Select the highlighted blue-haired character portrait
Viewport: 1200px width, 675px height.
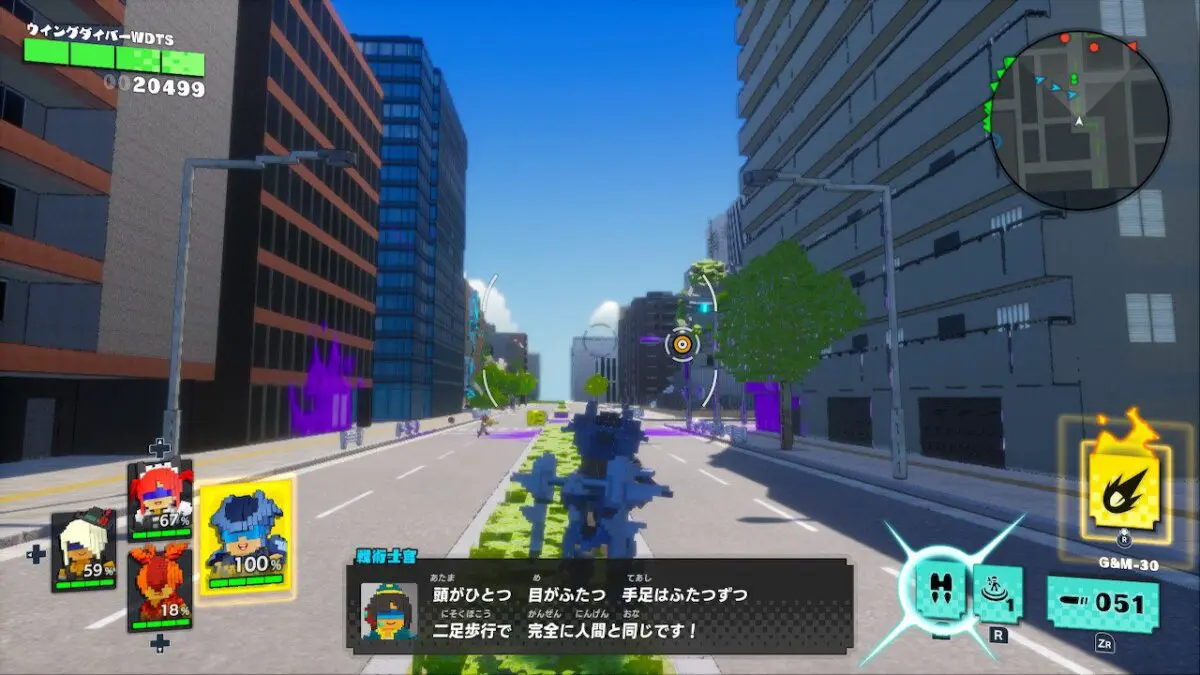[245, 538]
